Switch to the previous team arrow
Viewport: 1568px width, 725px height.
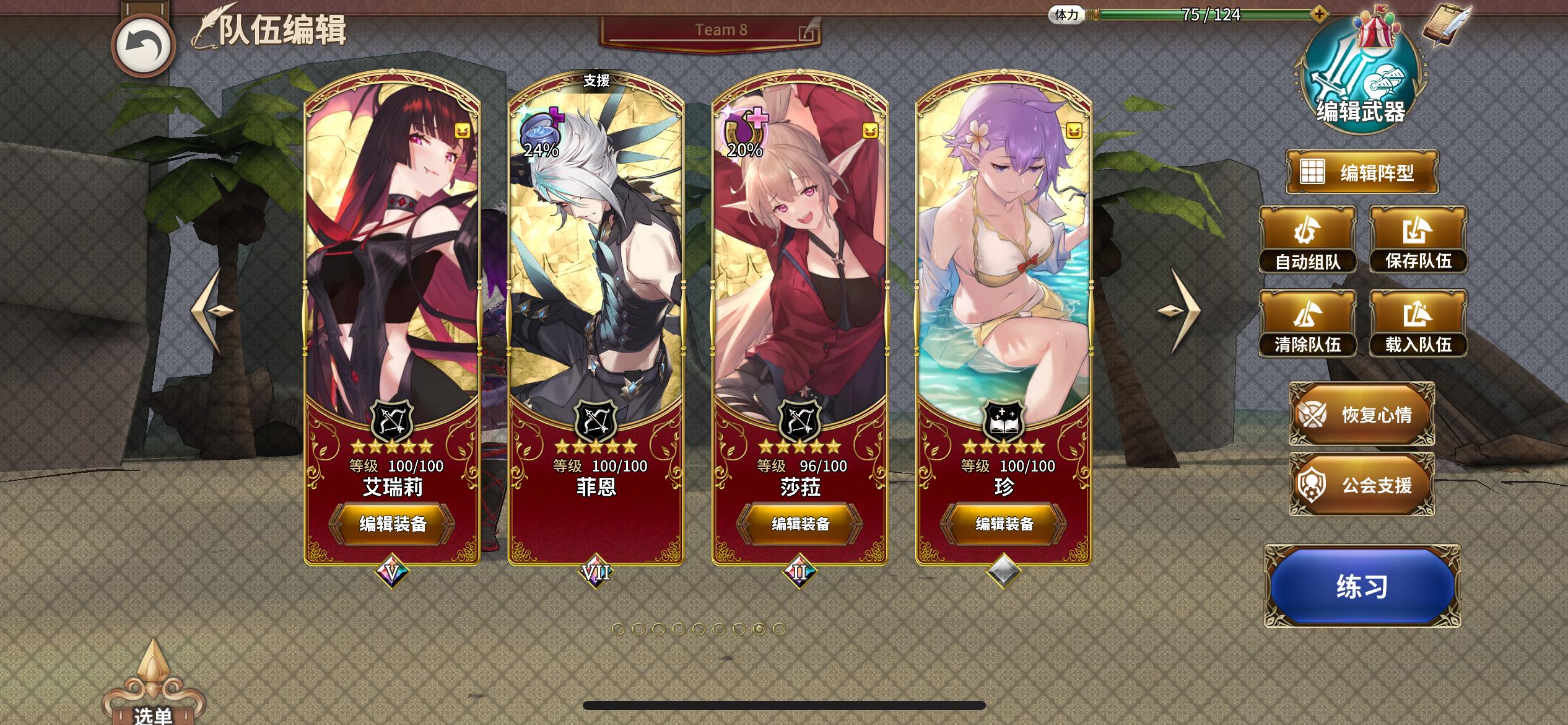(212, 310)
